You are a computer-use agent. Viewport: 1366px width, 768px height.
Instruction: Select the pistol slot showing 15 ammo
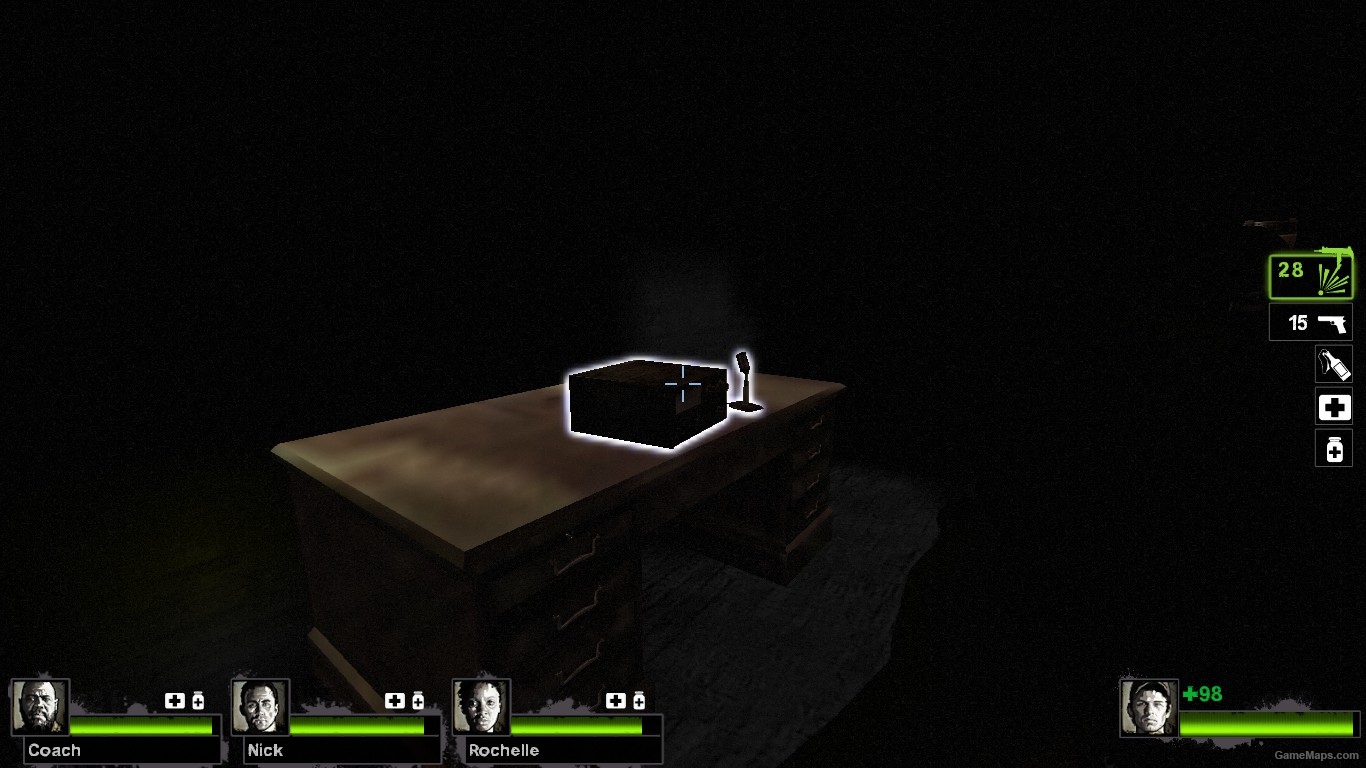coord(1310,322)
